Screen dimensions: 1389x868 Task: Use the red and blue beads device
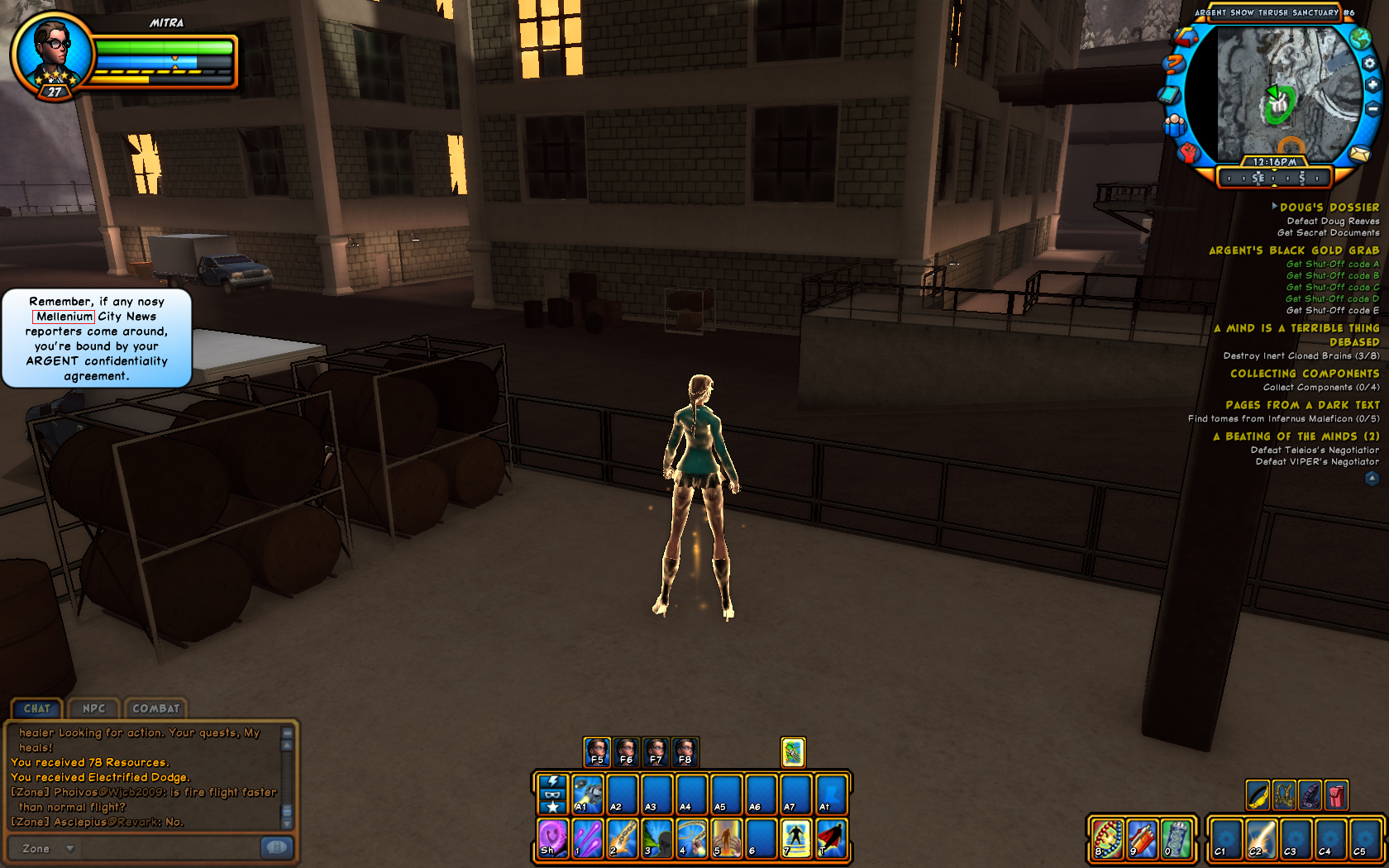(x=1107, y=838)
